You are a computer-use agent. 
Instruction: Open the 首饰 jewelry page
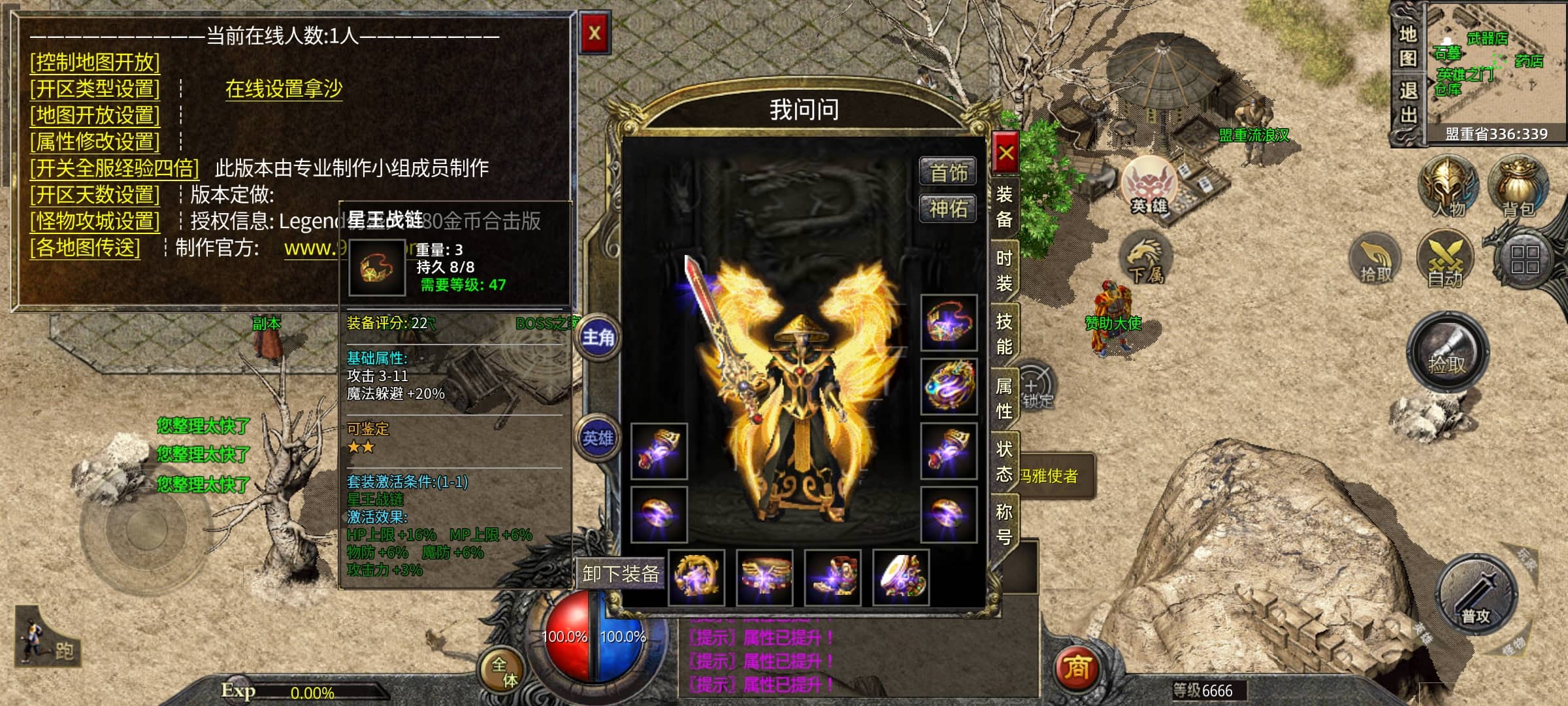[x=948, y=173]
